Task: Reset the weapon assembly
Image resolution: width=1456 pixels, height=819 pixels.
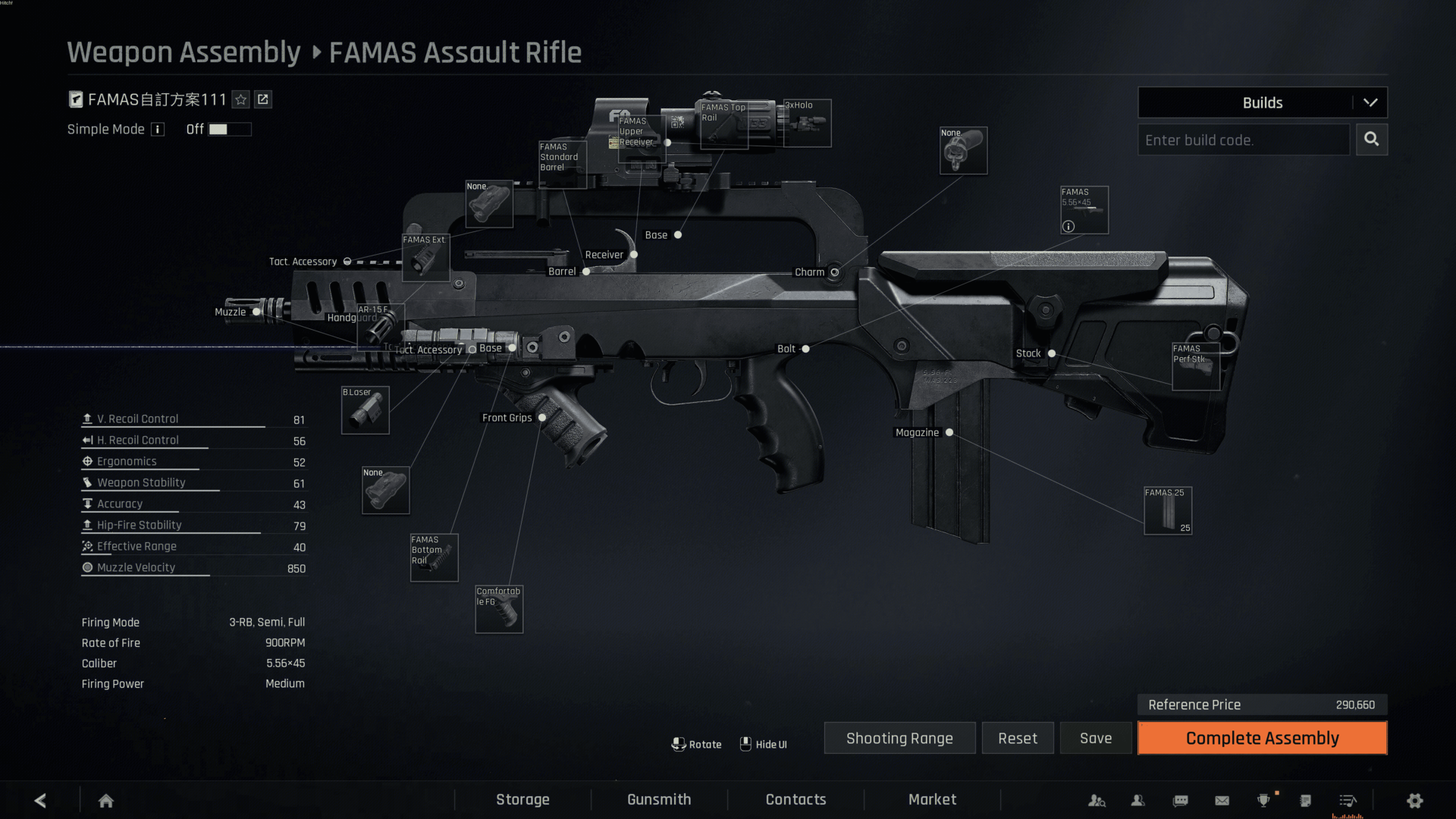Action: click(x=1017, y=738)
